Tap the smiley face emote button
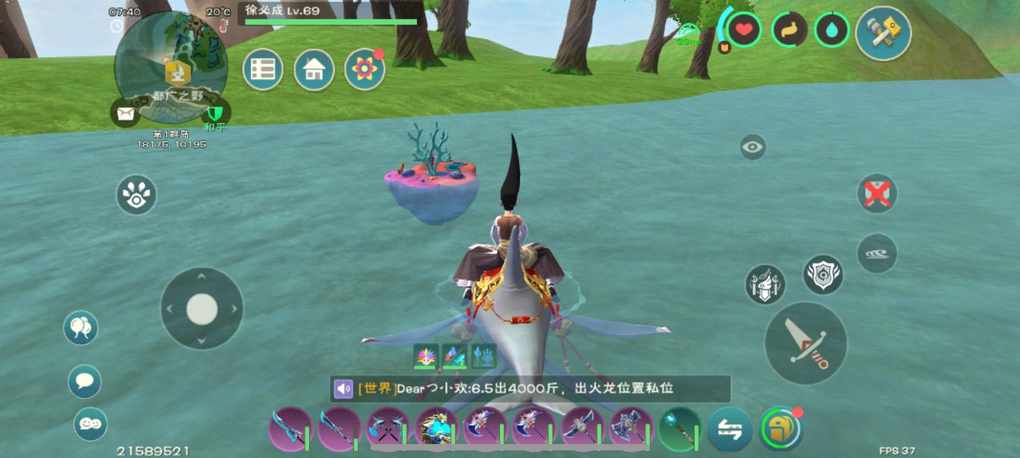1020x458 pixels. pos(90,424)
